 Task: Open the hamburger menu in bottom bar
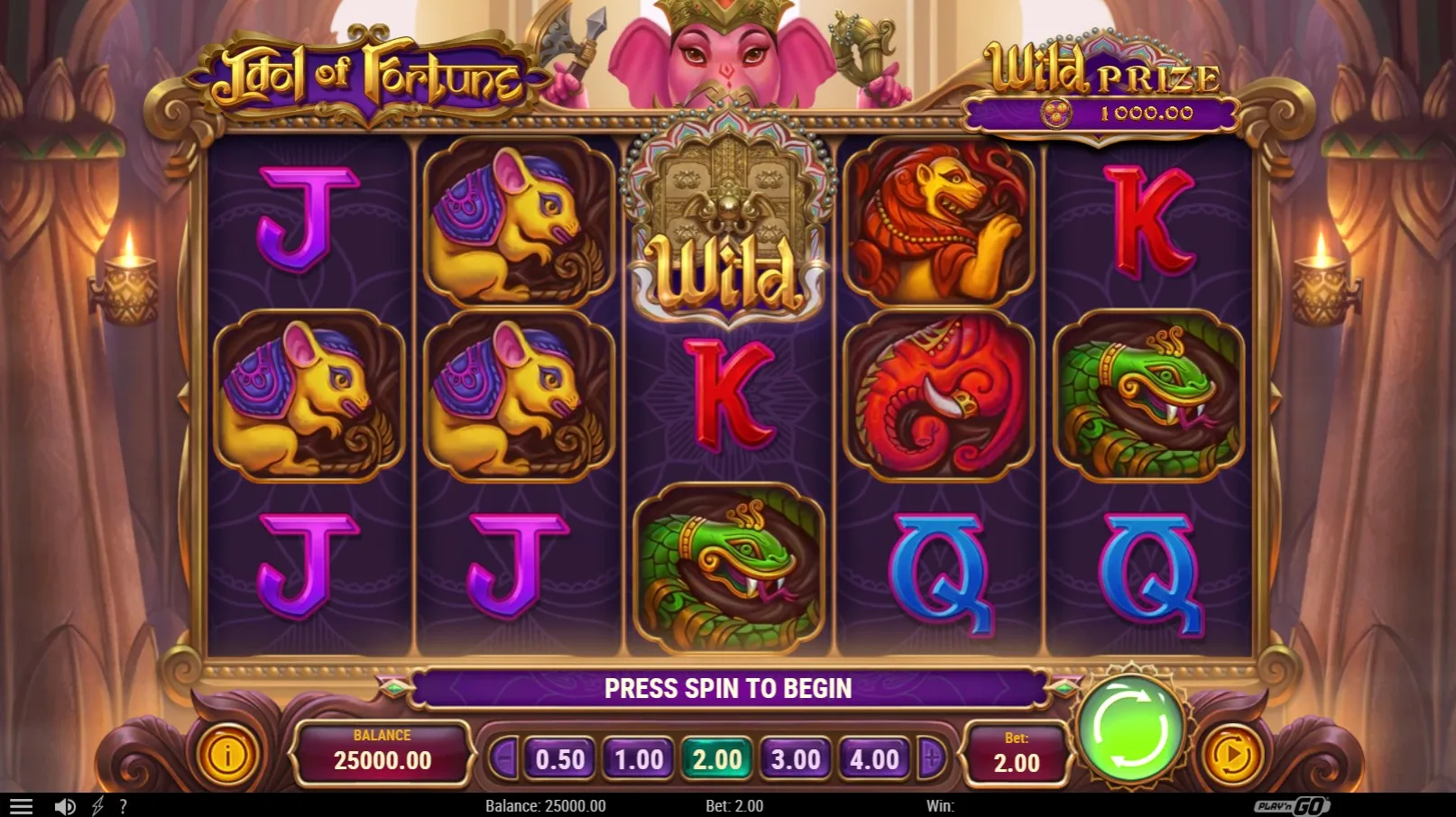pyautogui.click(x=21, y=806)
